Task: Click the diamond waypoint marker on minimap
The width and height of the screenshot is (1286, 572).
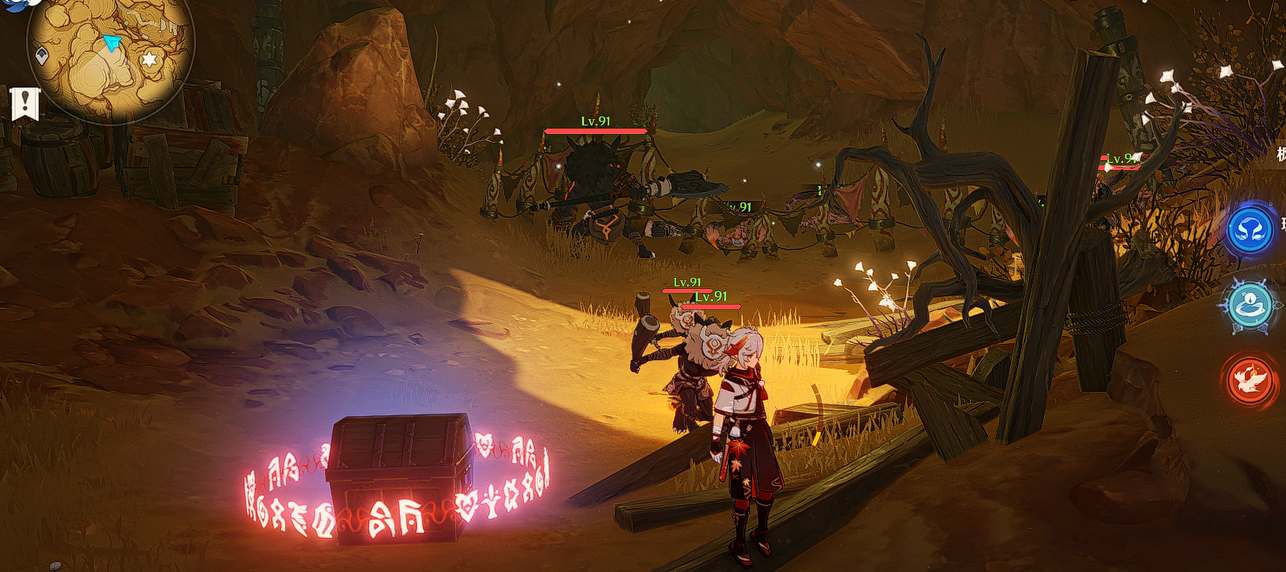Action: click(43, 55)
